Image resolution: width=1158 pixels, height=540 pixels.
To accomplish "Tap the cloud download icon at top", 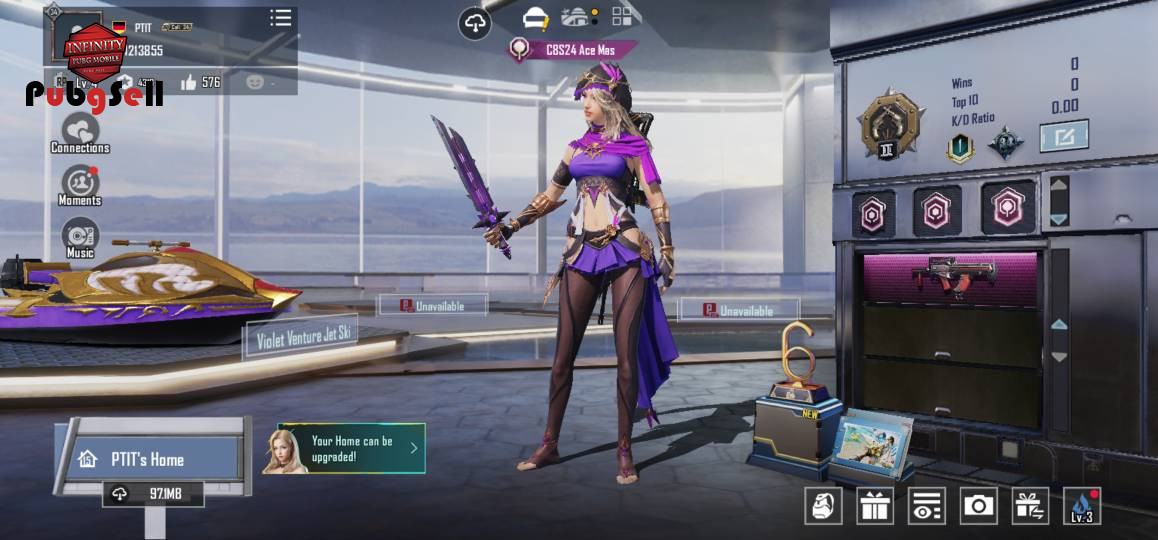I will (x=475, y=23).
